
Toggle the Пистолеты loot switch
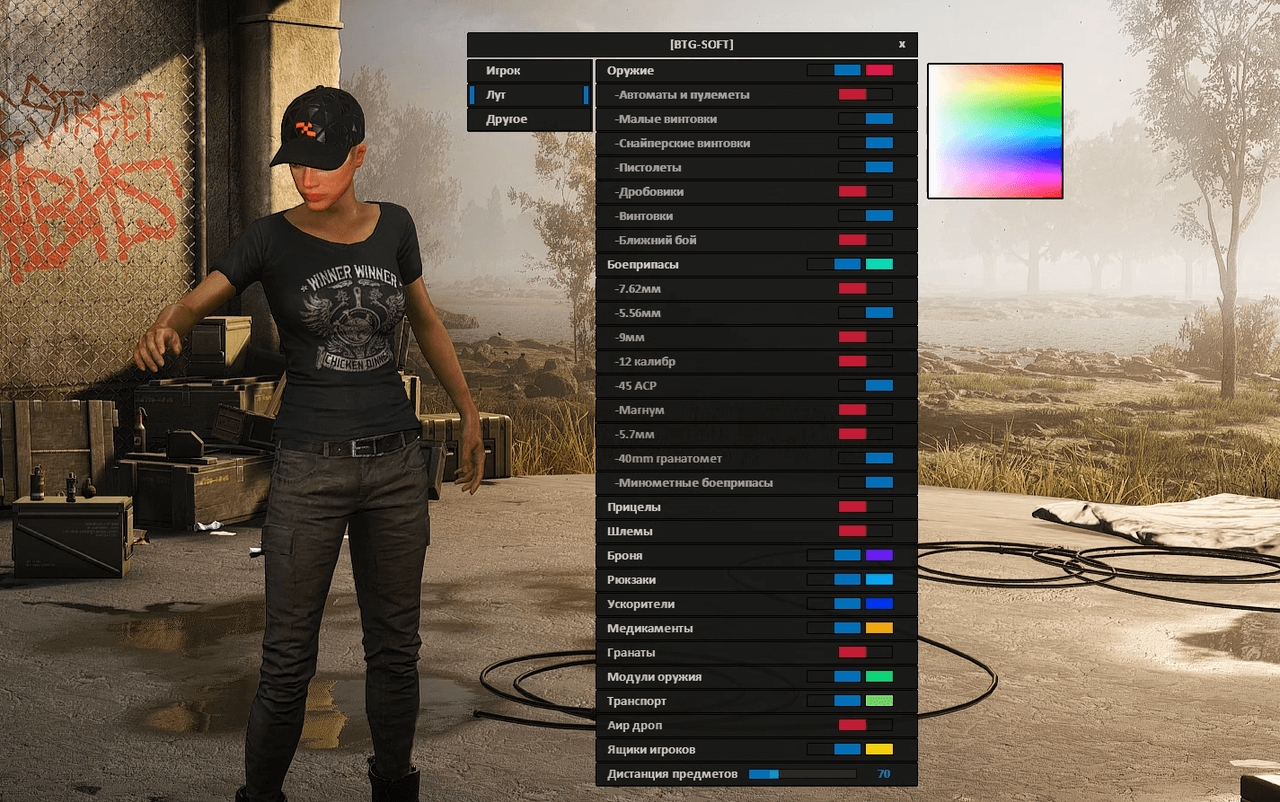click(866, 166)
